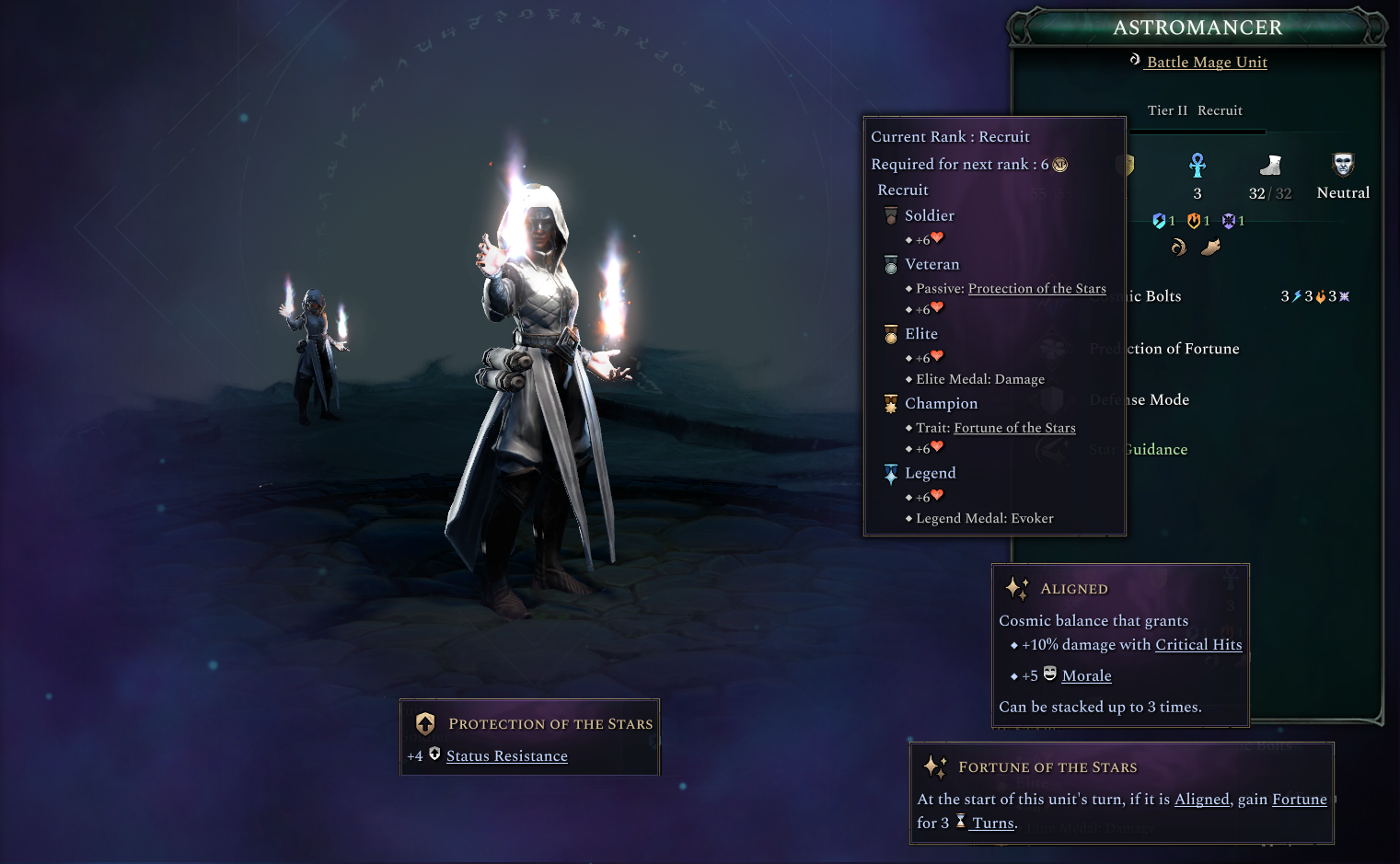This screenshot has width=1400, height=864.
Task: Select the Champion rank medal icon
Action: tap(890, 403)
